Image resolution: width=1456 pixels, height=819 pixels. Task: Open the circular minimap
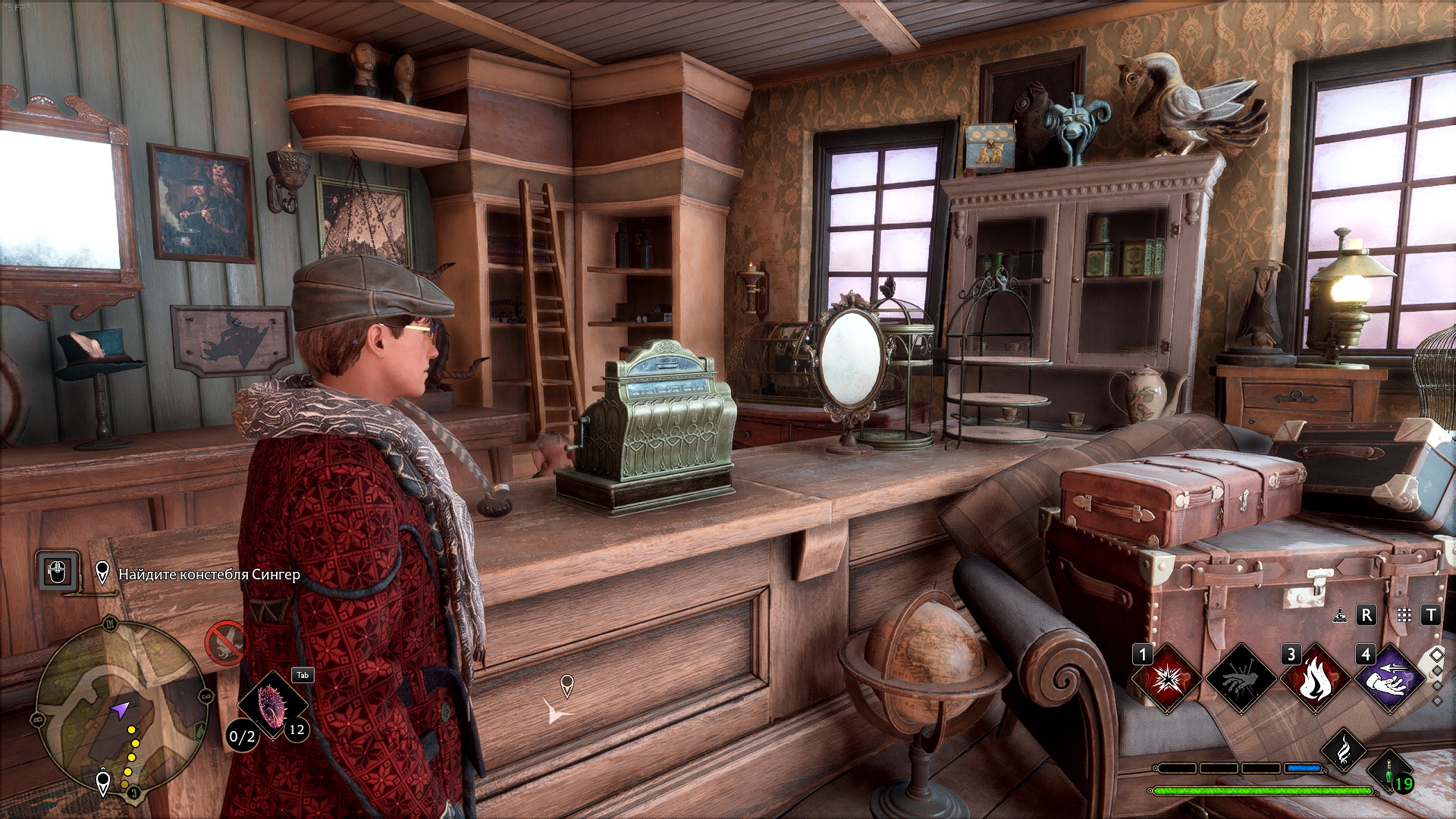[x=121, y=707]
